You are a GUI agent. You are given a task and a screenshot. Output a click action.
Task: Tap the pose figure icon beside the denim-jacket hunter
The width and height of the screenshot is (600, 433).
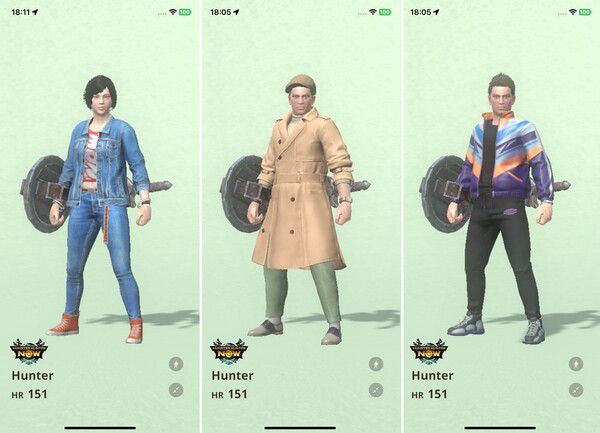click(x=176, y=365)
